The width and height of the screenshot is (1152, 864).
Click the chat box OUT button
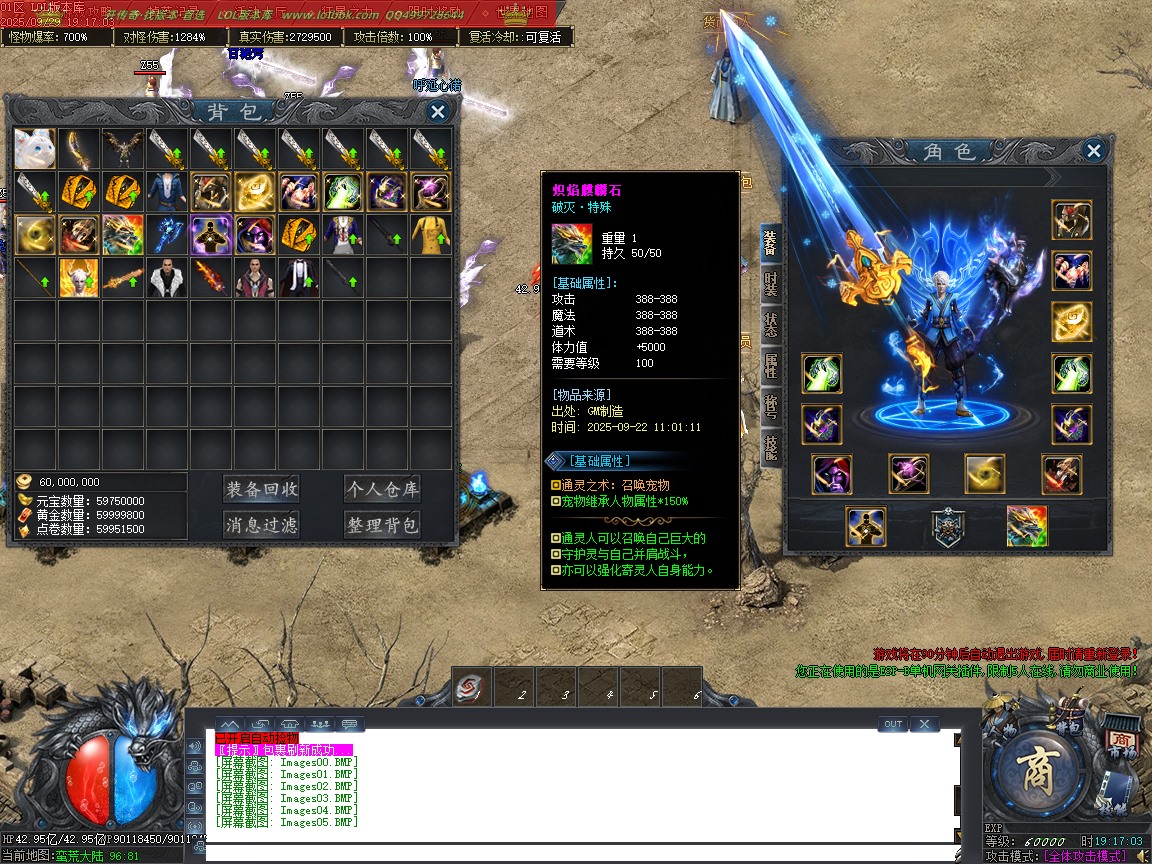[893, 724]
